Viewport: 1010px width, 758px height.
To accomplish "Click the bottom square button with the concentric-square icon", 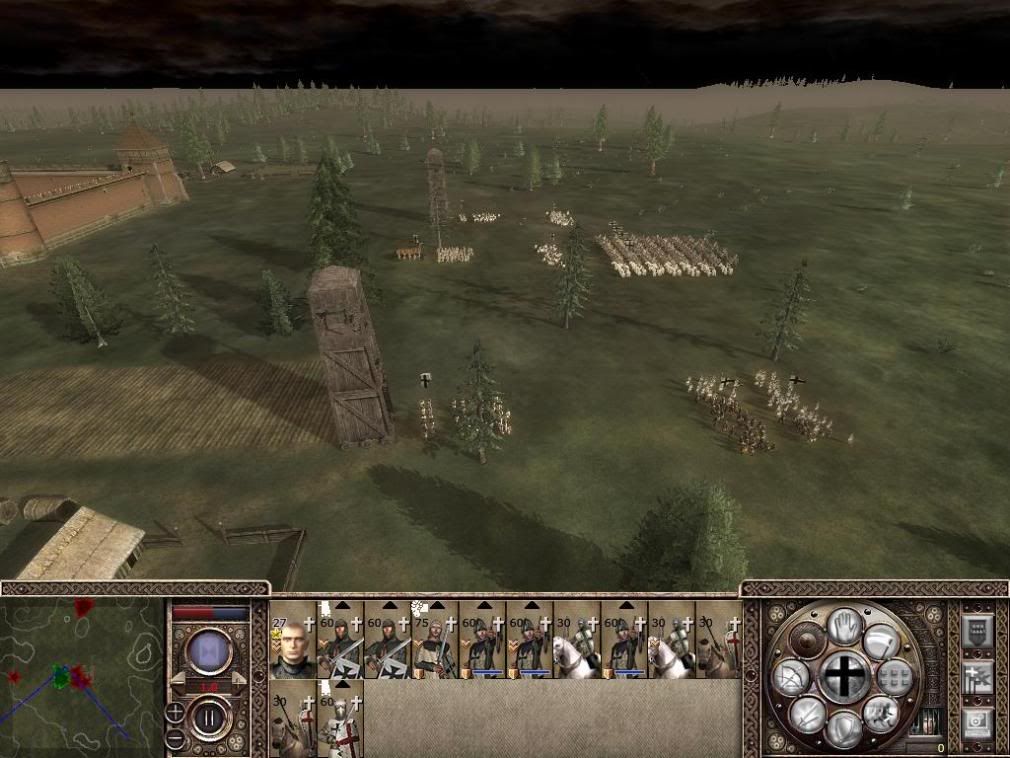I will click(977, 723).
